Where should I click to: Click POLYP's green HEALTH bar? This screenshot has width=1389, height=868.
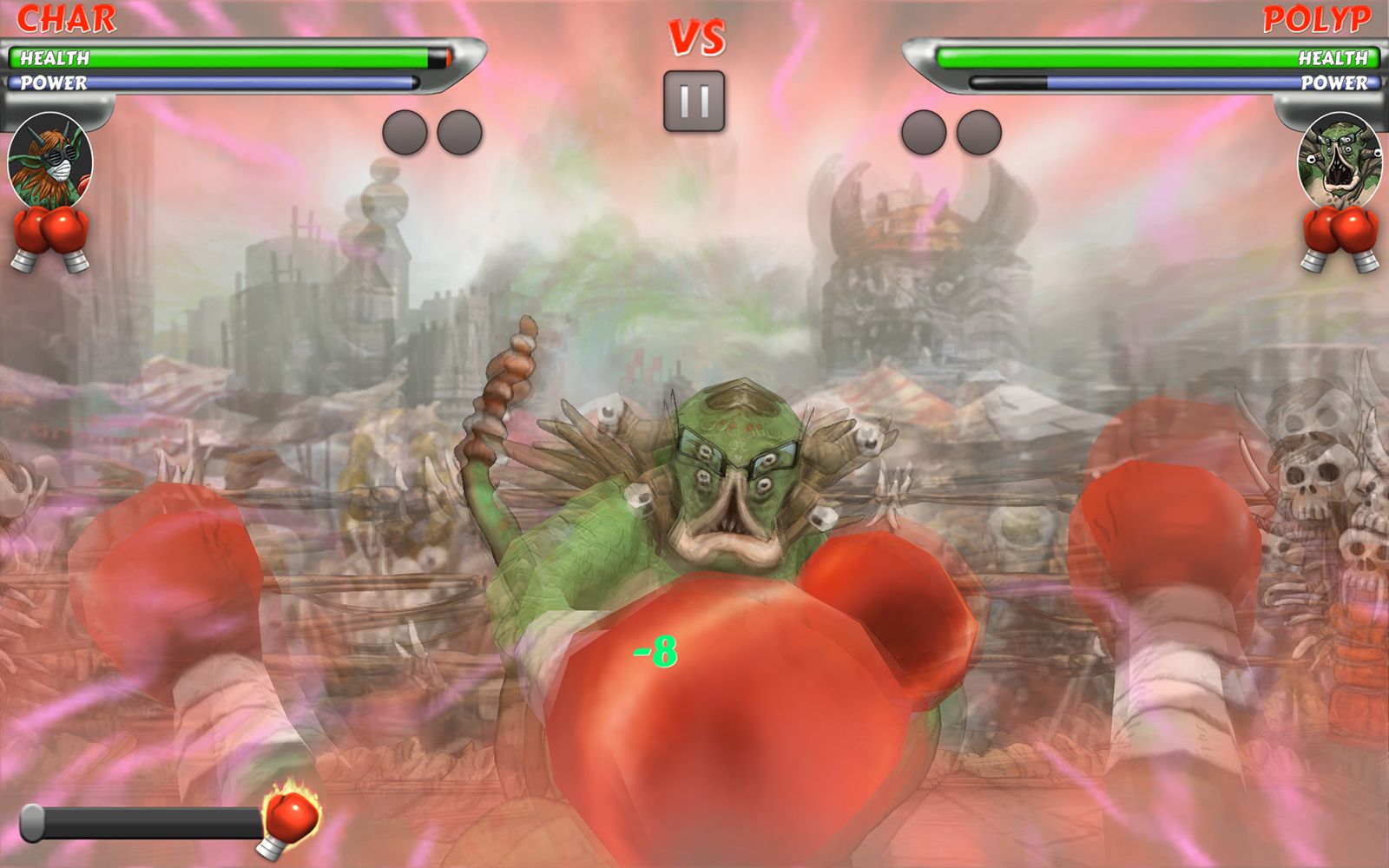tap(1129, 59)
